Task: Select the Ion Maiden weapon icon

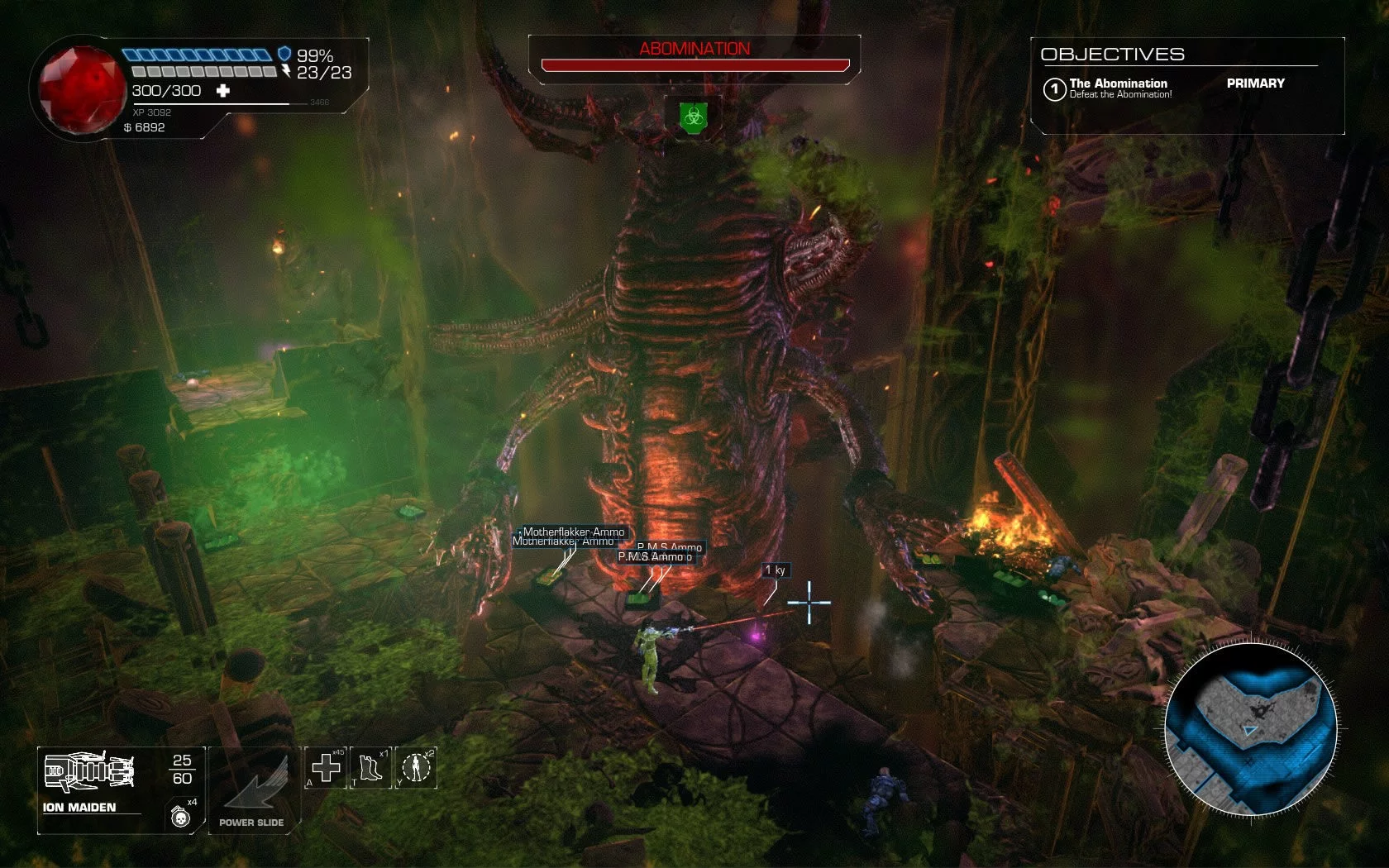Action: click(x=88, y=771)
